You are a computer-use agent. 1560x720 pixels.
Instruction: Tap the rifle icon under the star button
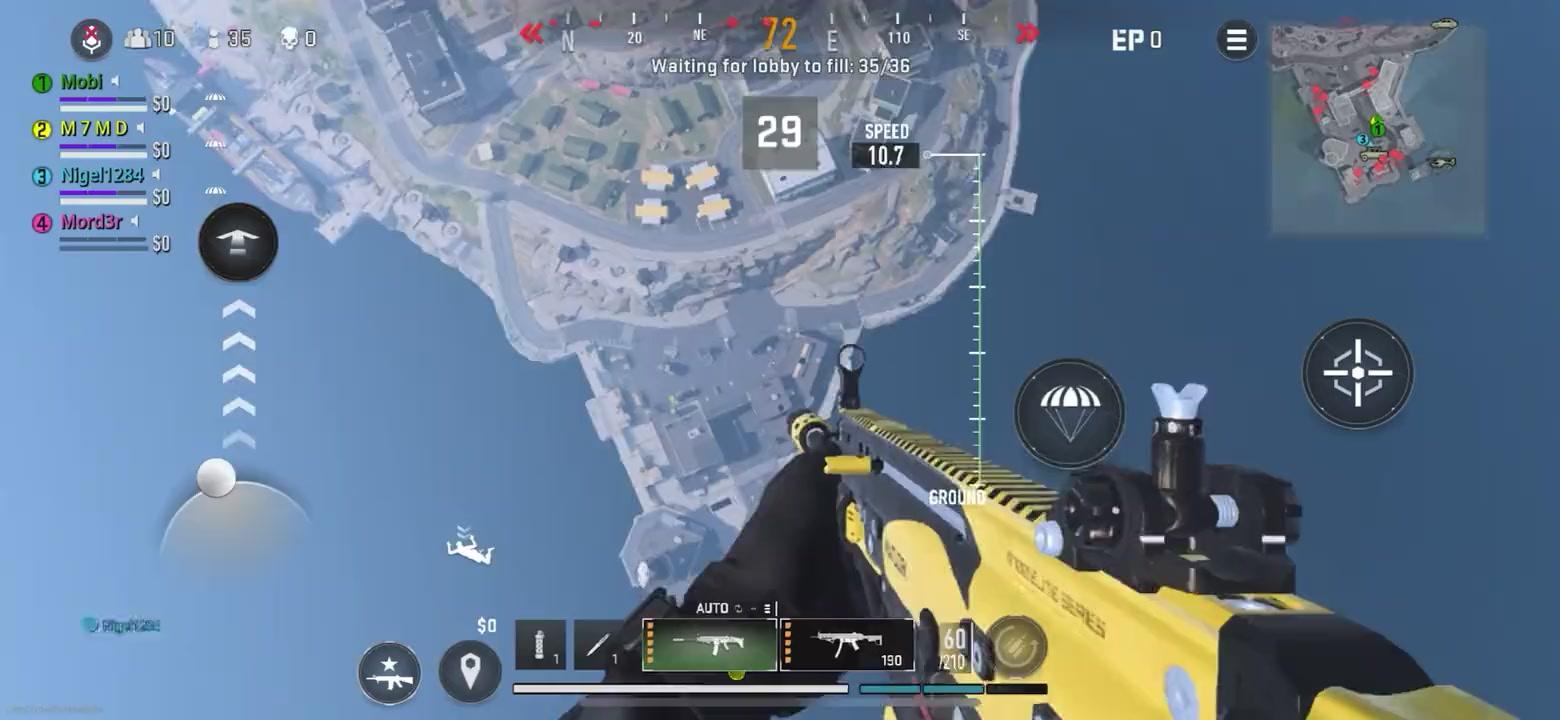point(388,678)
